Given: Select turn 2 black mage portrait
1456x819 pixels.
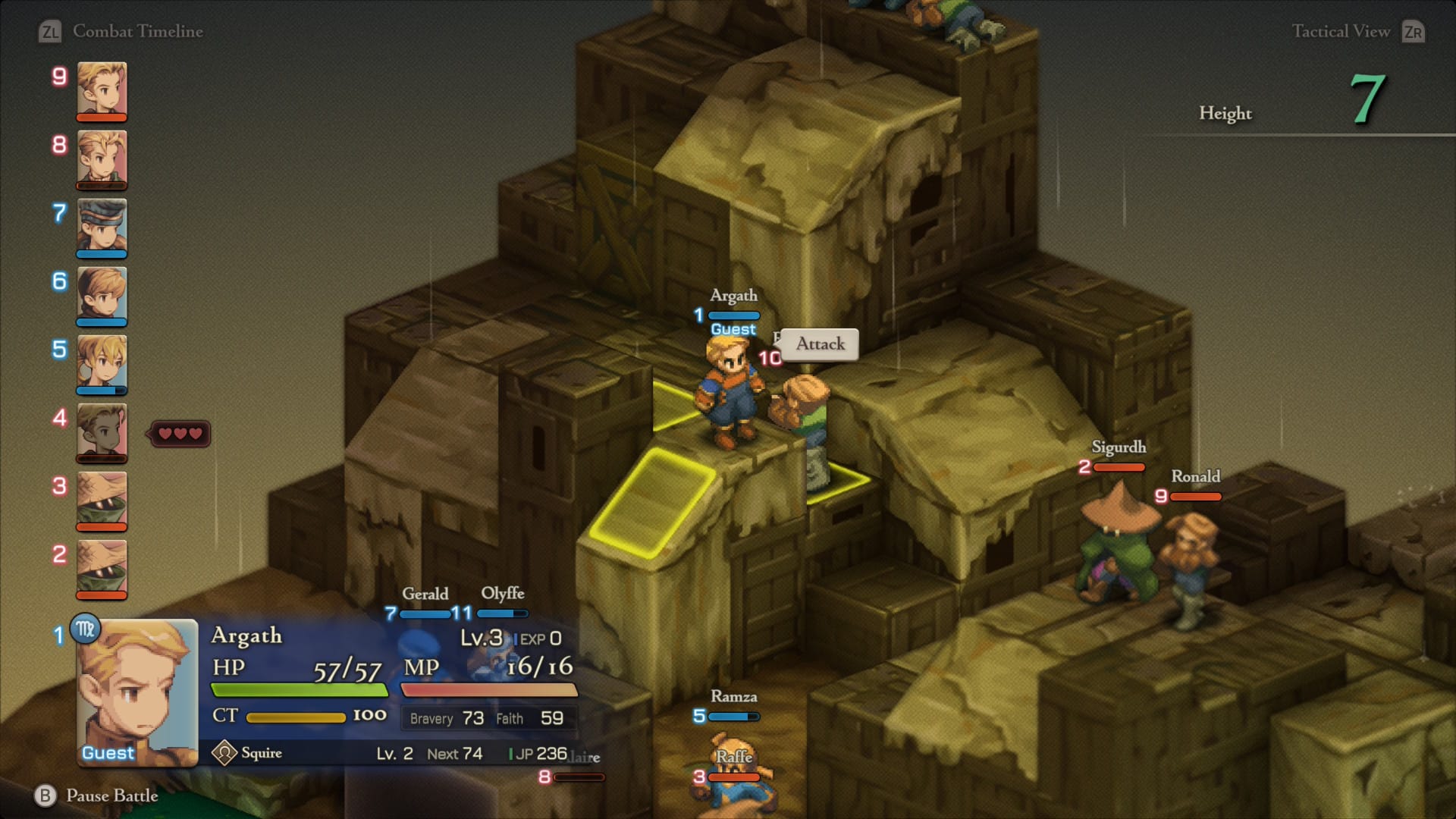Looking at the screenshot, I should coord(102,567).
